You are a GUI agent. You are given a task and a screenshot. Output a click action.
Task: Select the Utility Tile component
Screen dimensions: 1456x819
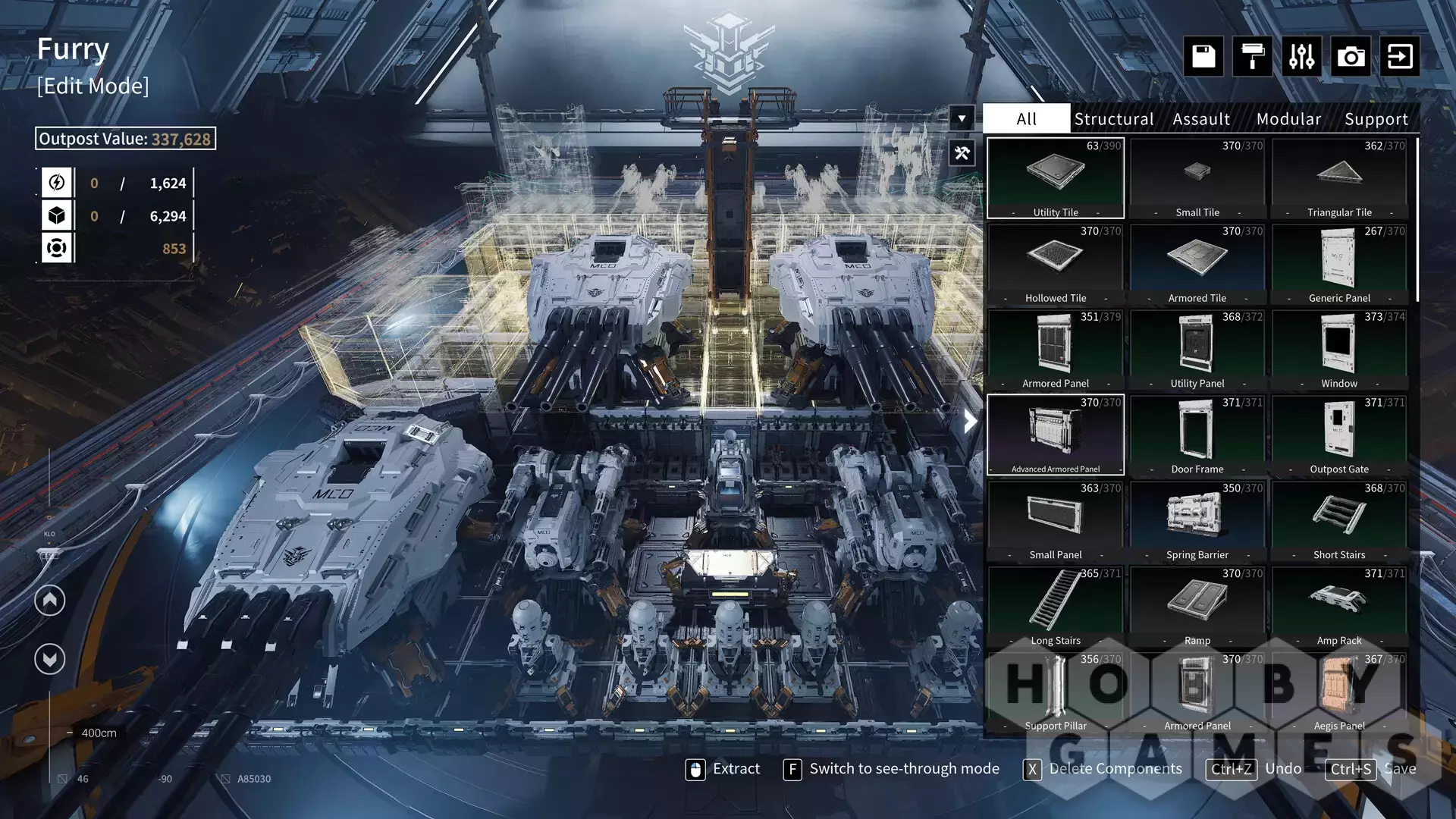(1055, 178)
